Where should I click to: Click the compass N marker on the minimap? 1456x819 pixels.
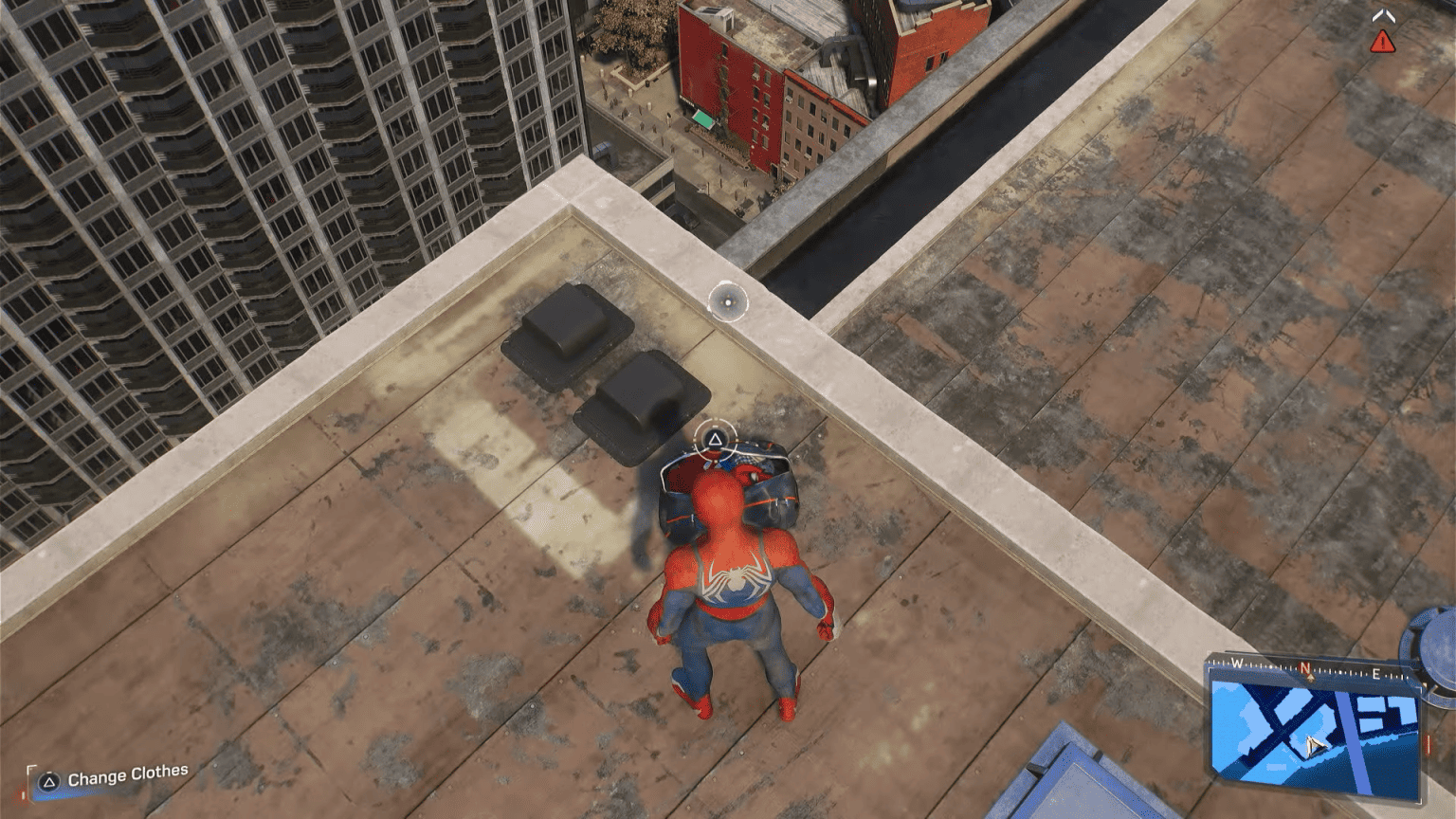(x=1305, y=667)
